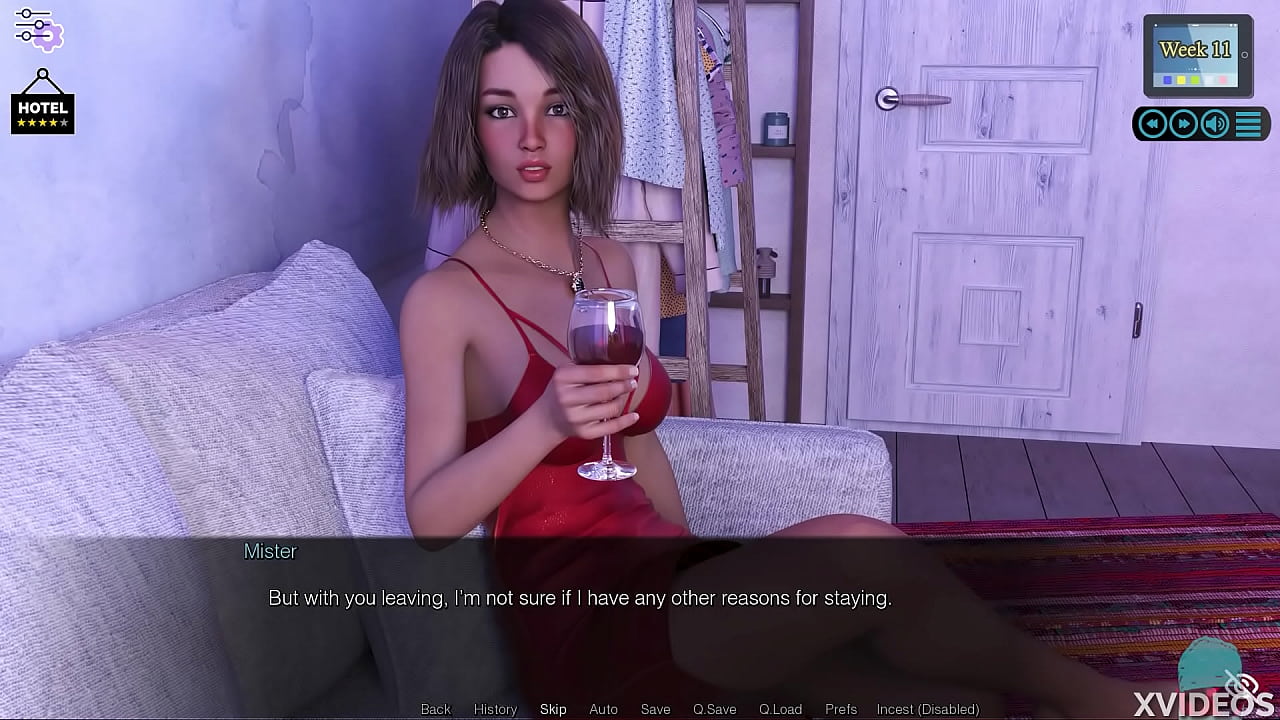Click Save in the quick menu

click(655, 708)
